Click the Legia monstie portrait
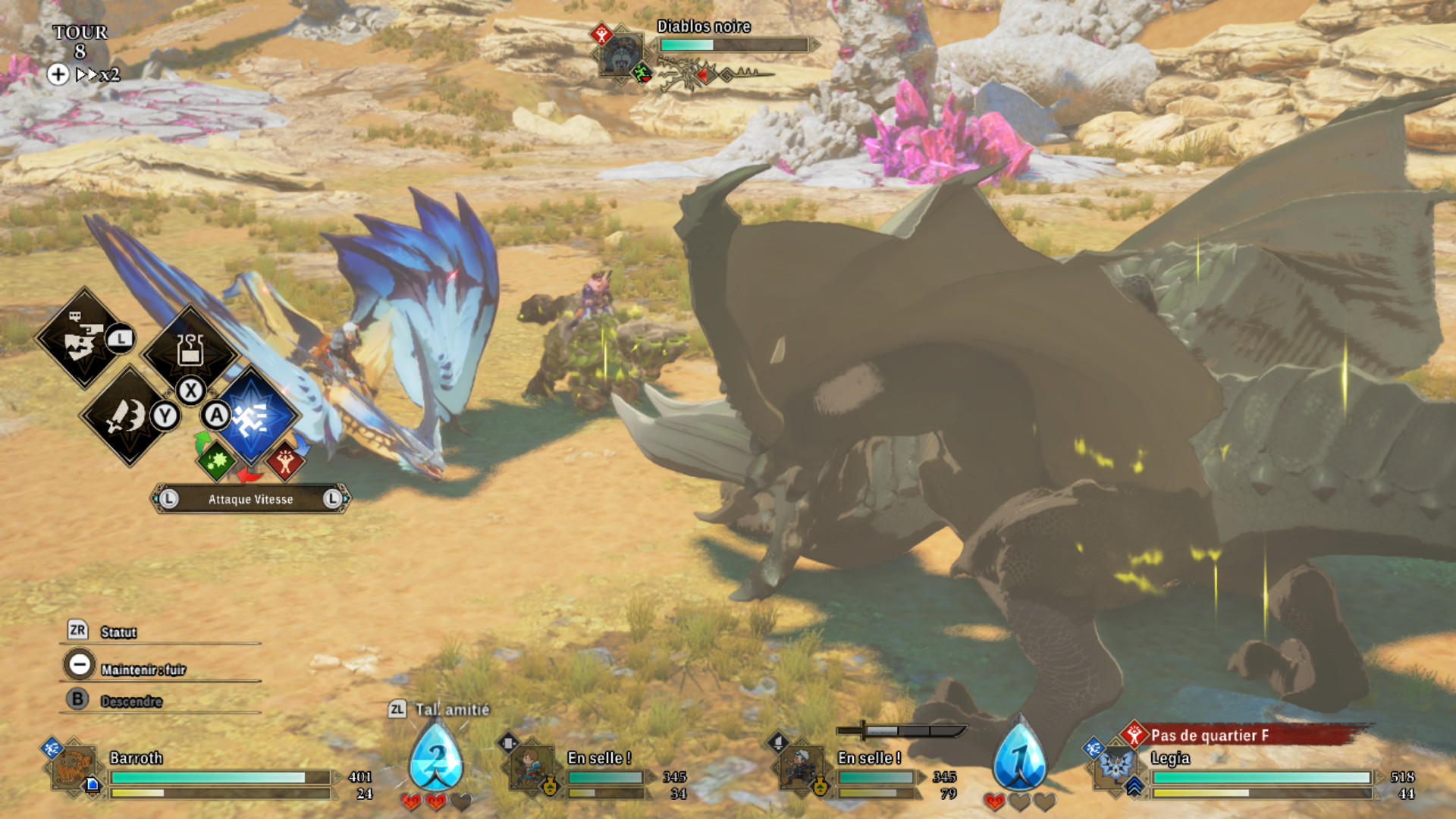 1115,766
